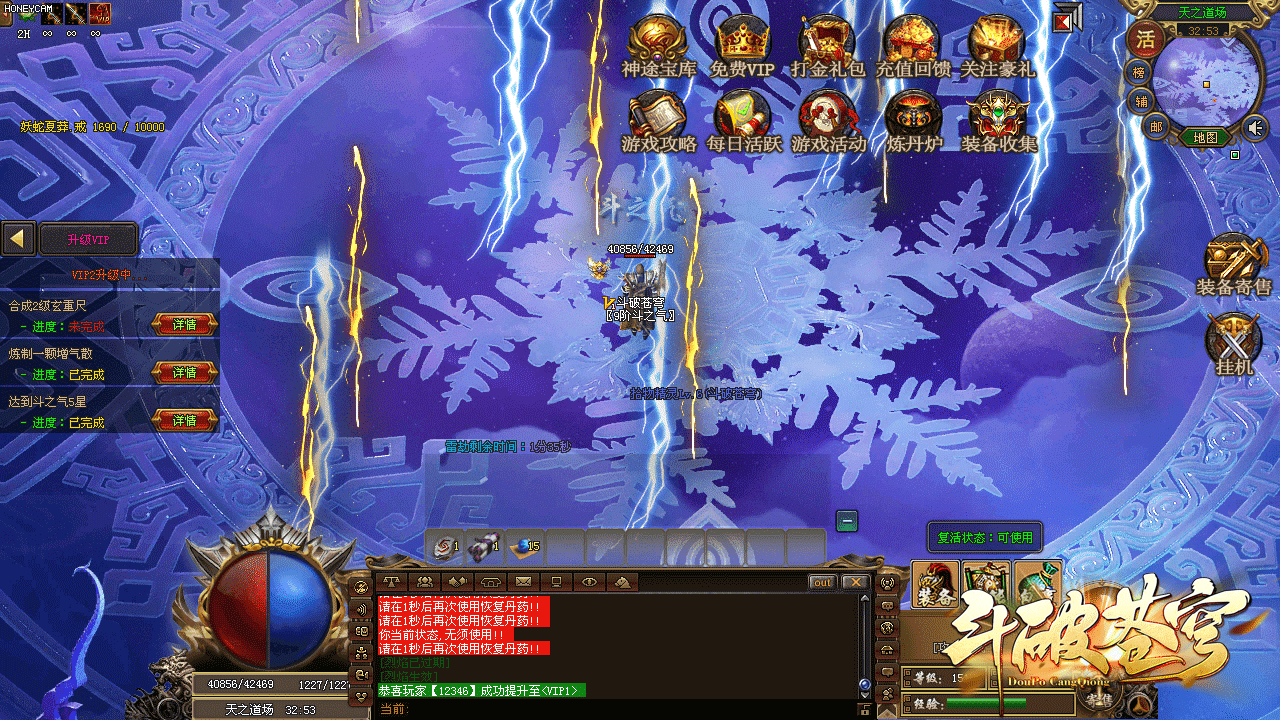
Task: Use the blue orb item in the hotbar
Action: click(524, 546)
